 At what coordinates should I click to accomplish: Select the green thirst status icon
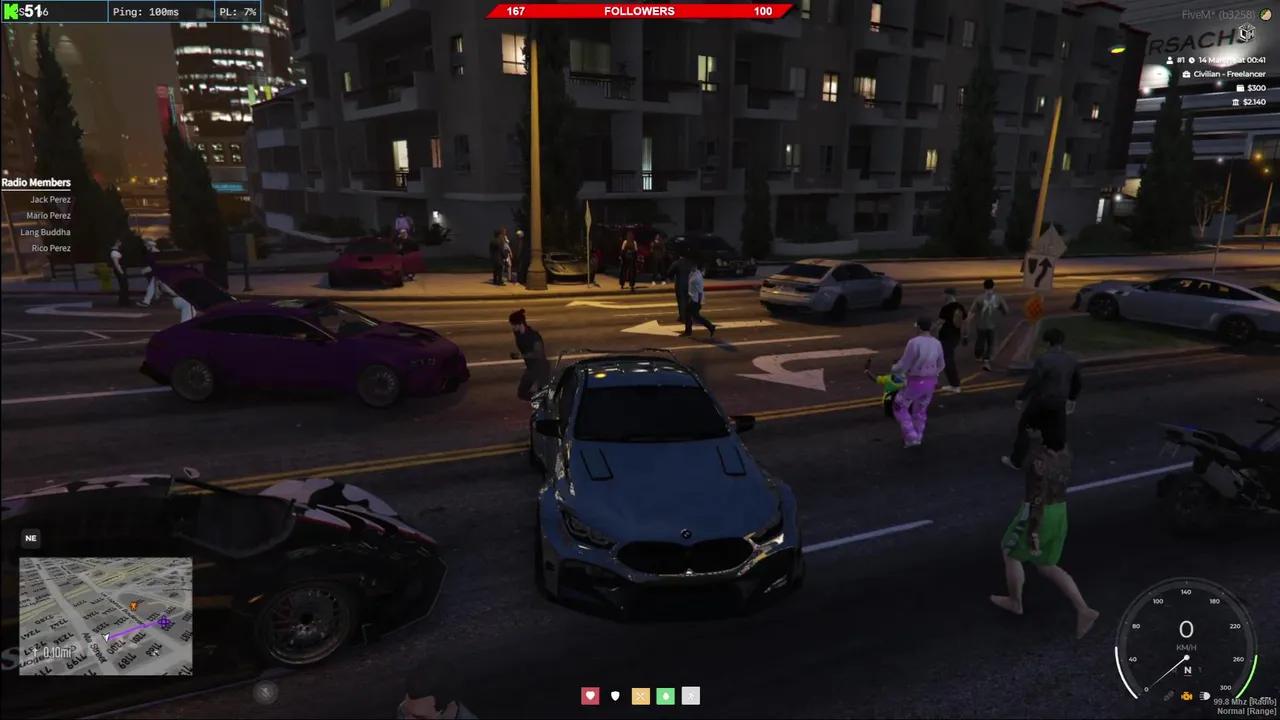coord(665,695)
